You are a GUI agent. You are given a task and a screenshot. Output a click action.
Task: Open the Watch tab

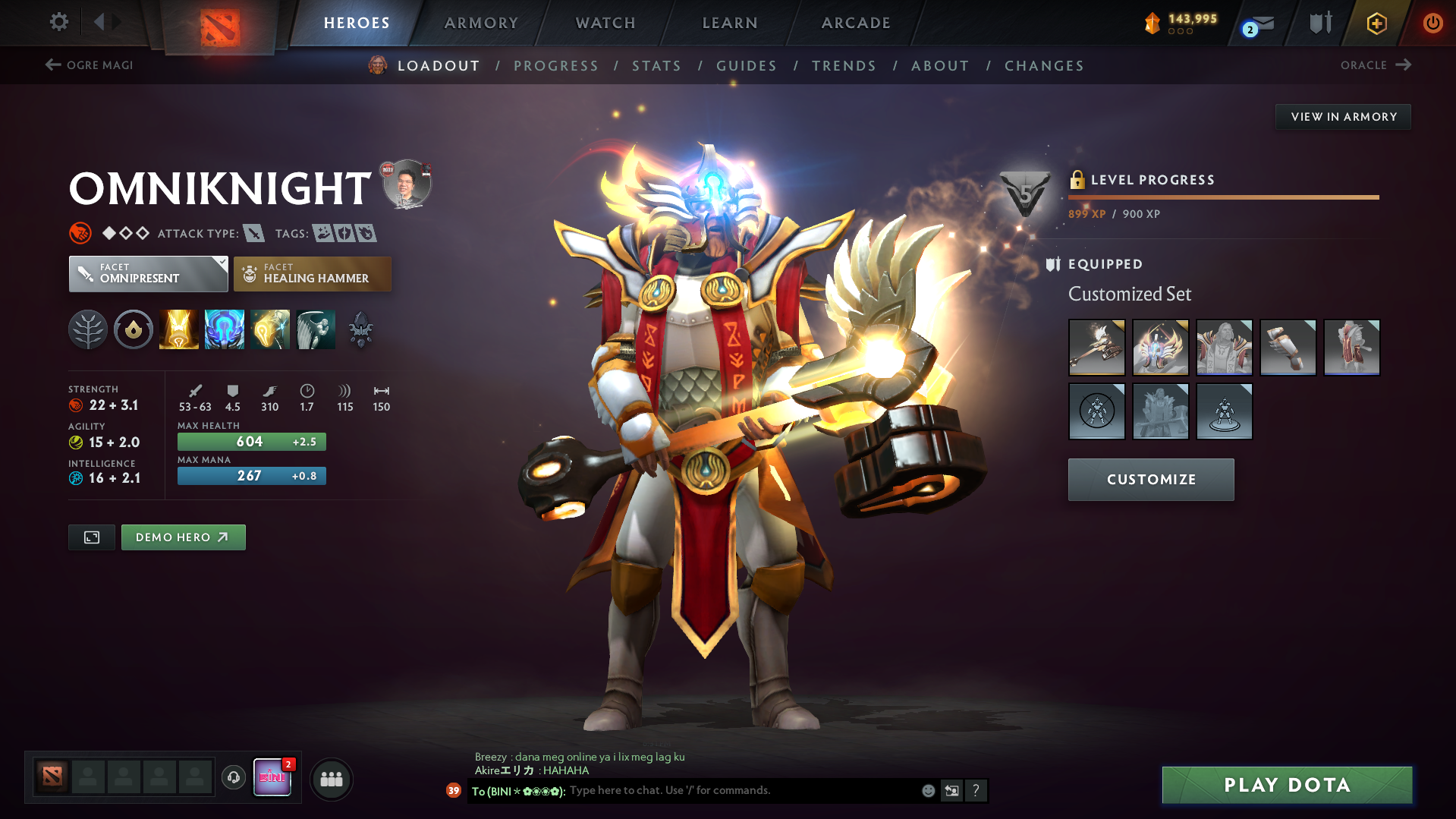605,23
